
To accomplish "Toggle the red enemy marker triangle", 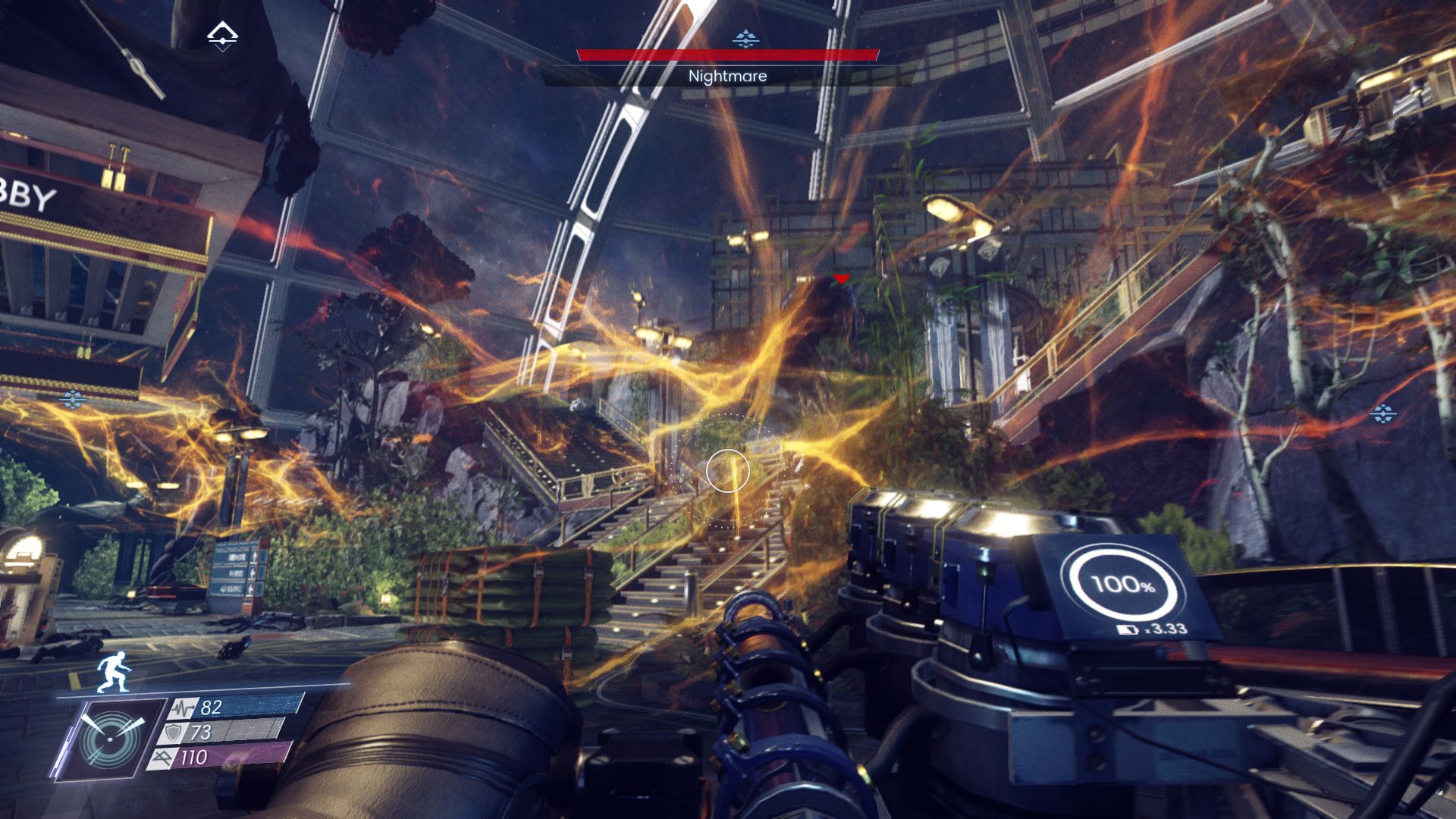I will [841, 278].
